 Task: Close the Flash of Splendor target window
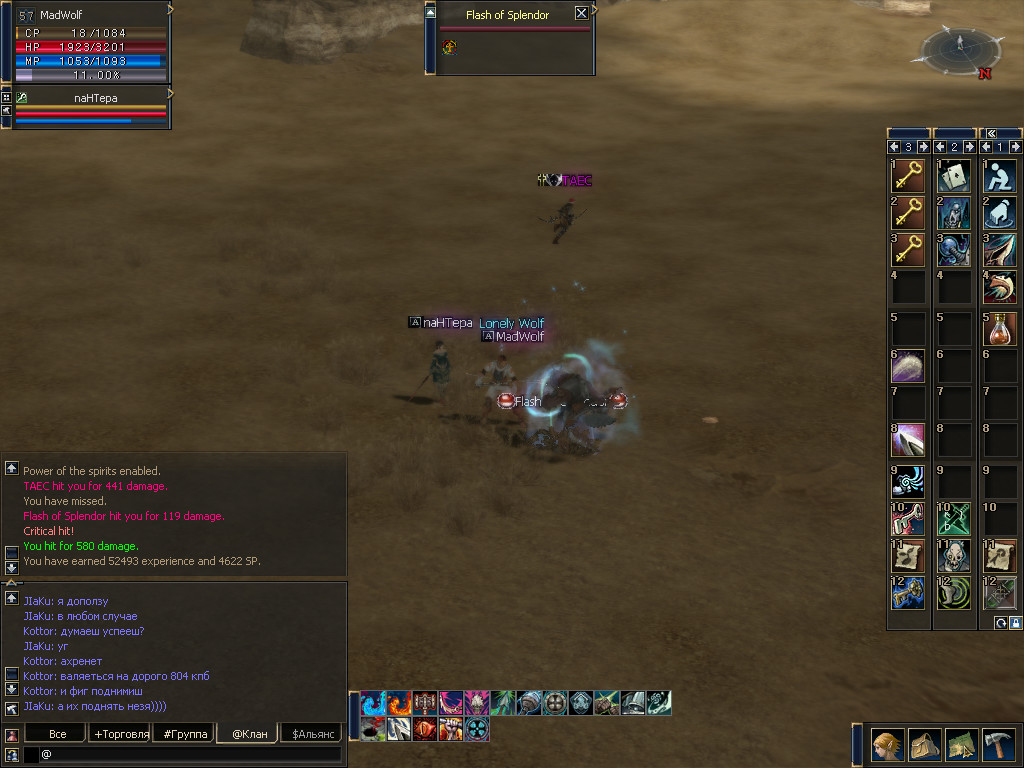581,14
